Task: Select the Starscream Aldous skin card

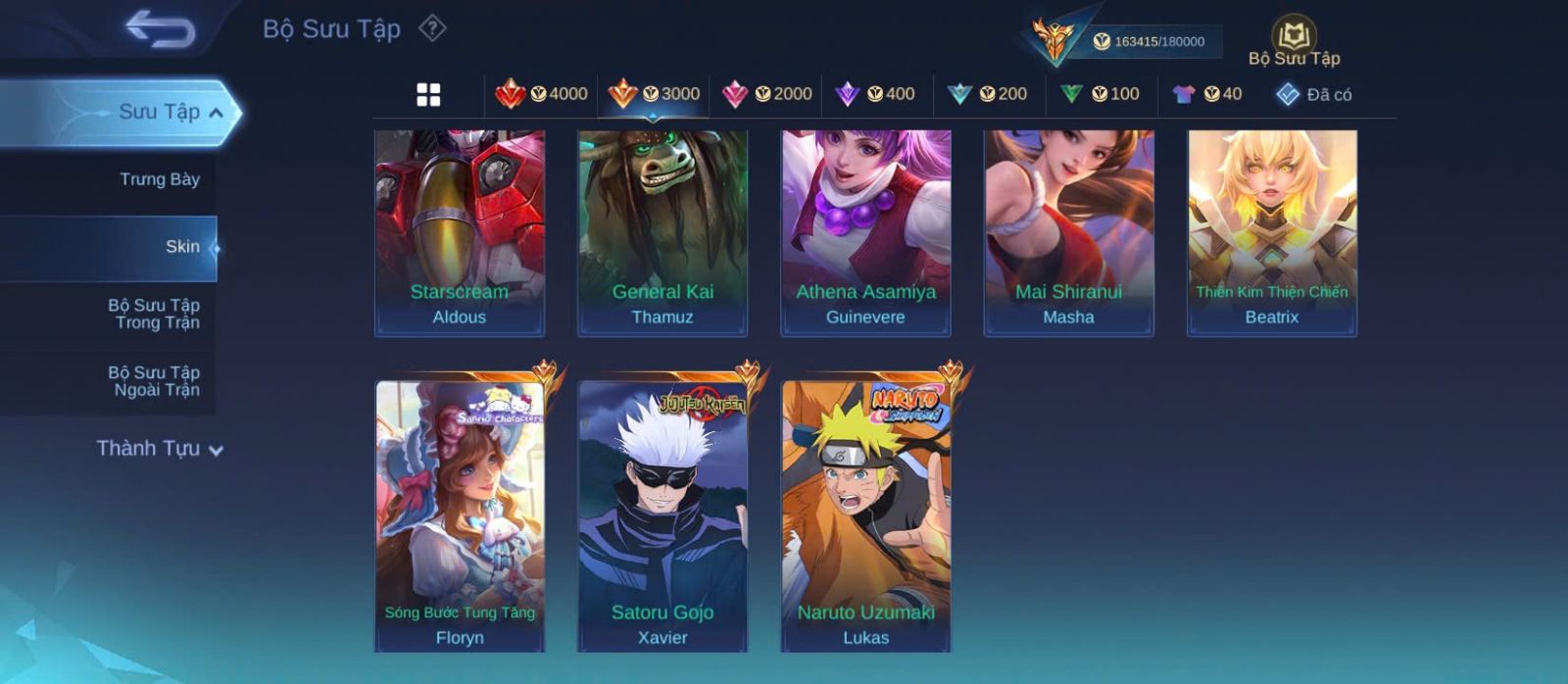Action: click(x=460, y=232)
